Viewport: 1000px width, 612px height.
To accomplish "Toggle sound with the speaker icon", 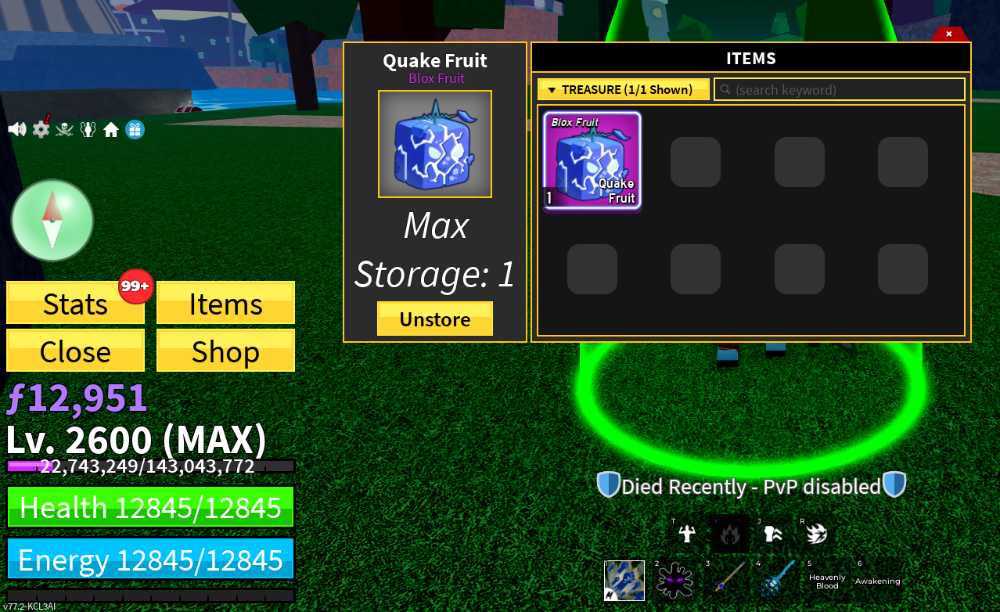I will click(17, 129).
